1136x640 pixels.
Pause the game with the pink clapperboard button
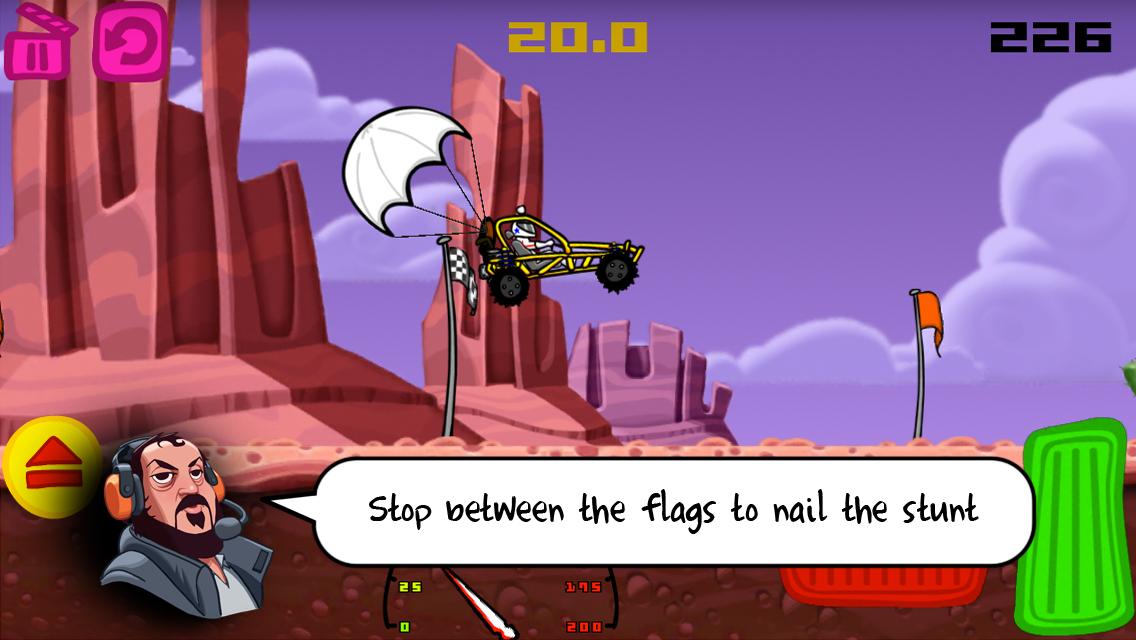click(38, 45)
